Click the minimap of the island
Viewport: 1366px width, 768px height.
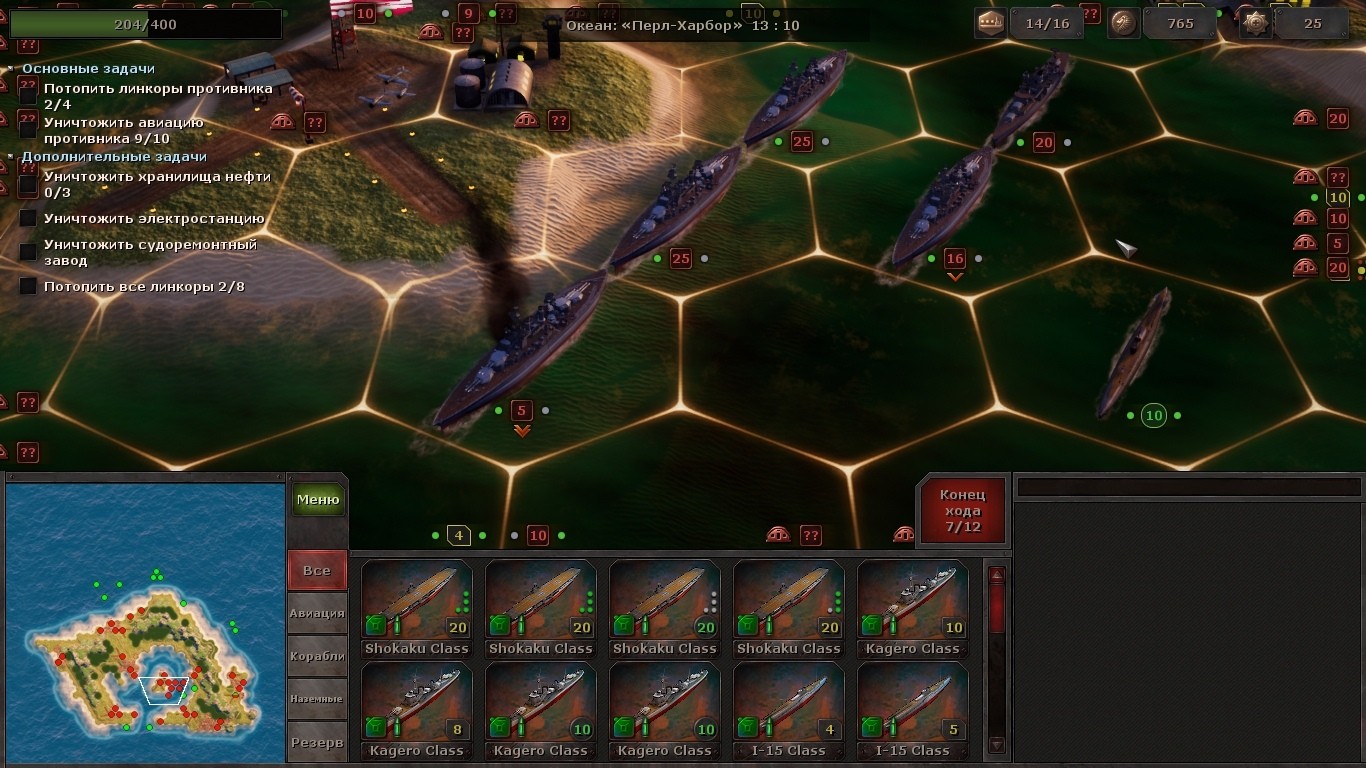[x=146, y=622]
